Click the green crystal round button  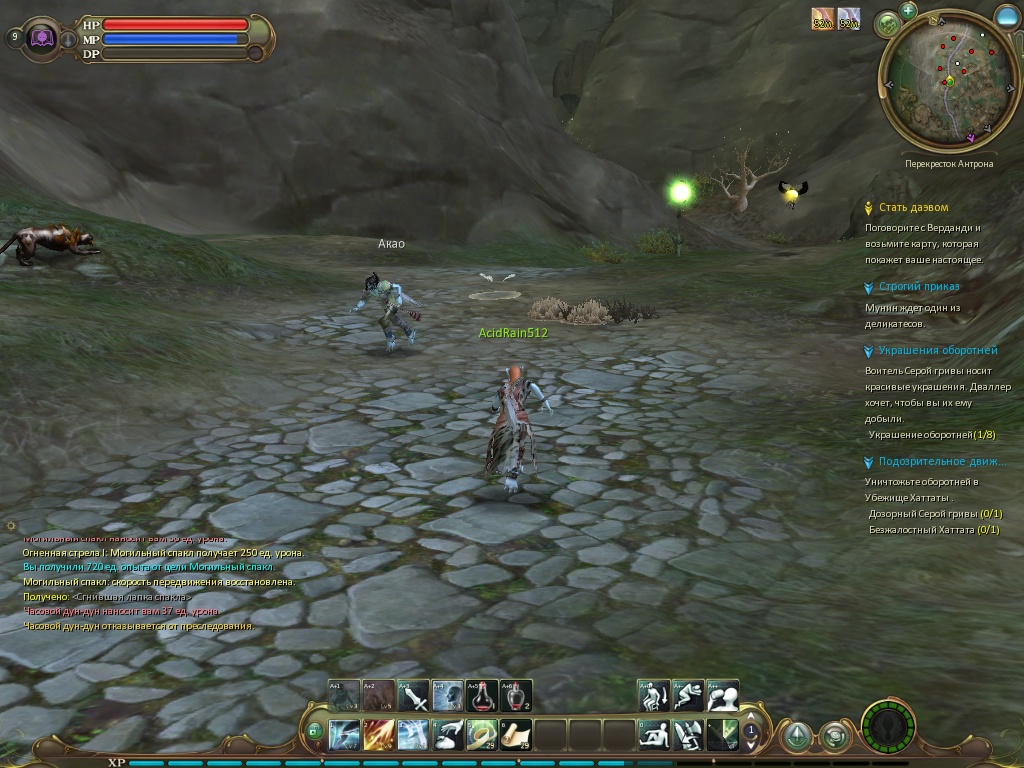(797, 737)
